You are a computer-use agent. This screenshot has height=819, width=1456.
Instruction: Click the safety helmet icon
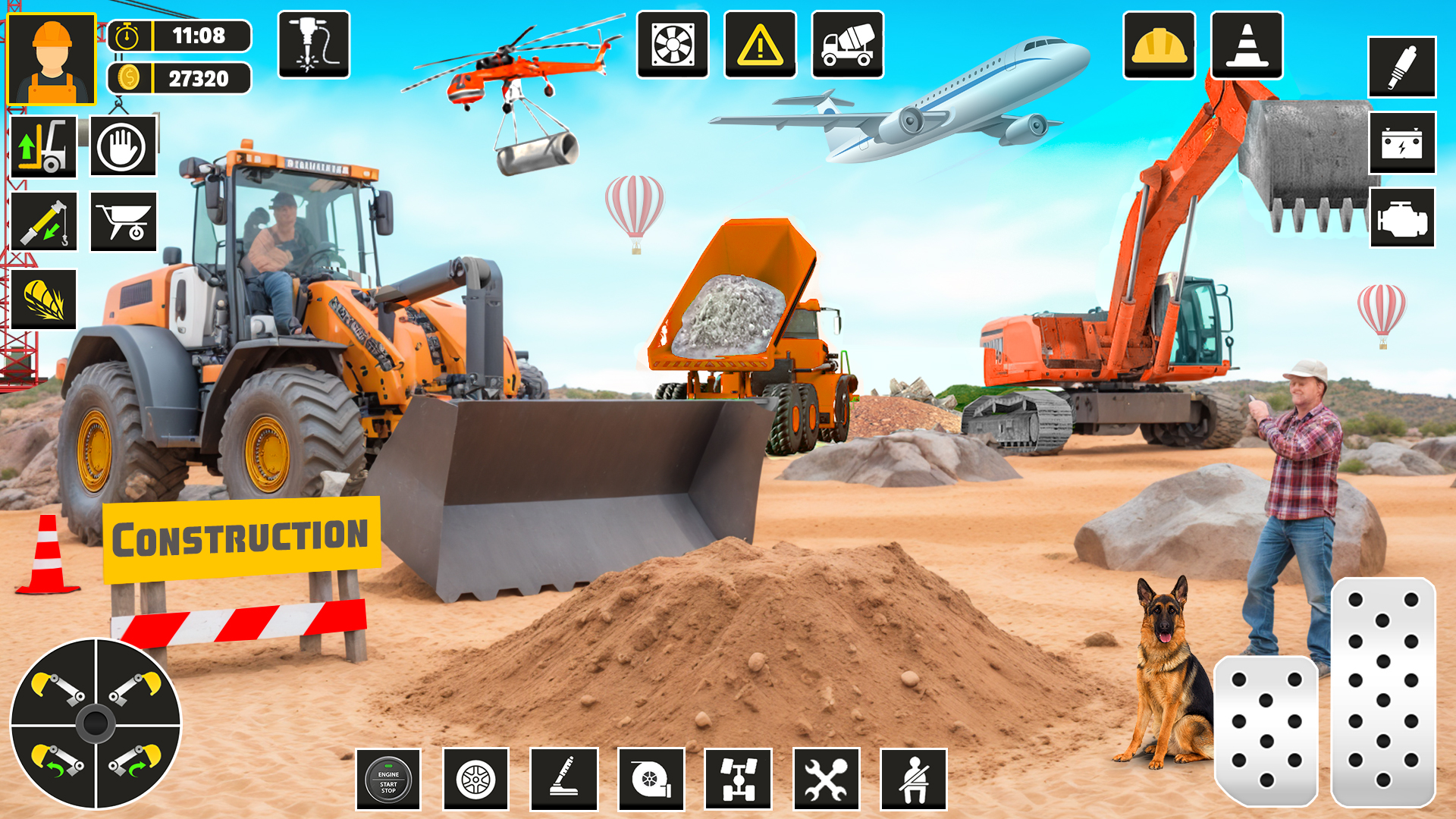[1160, 45]
